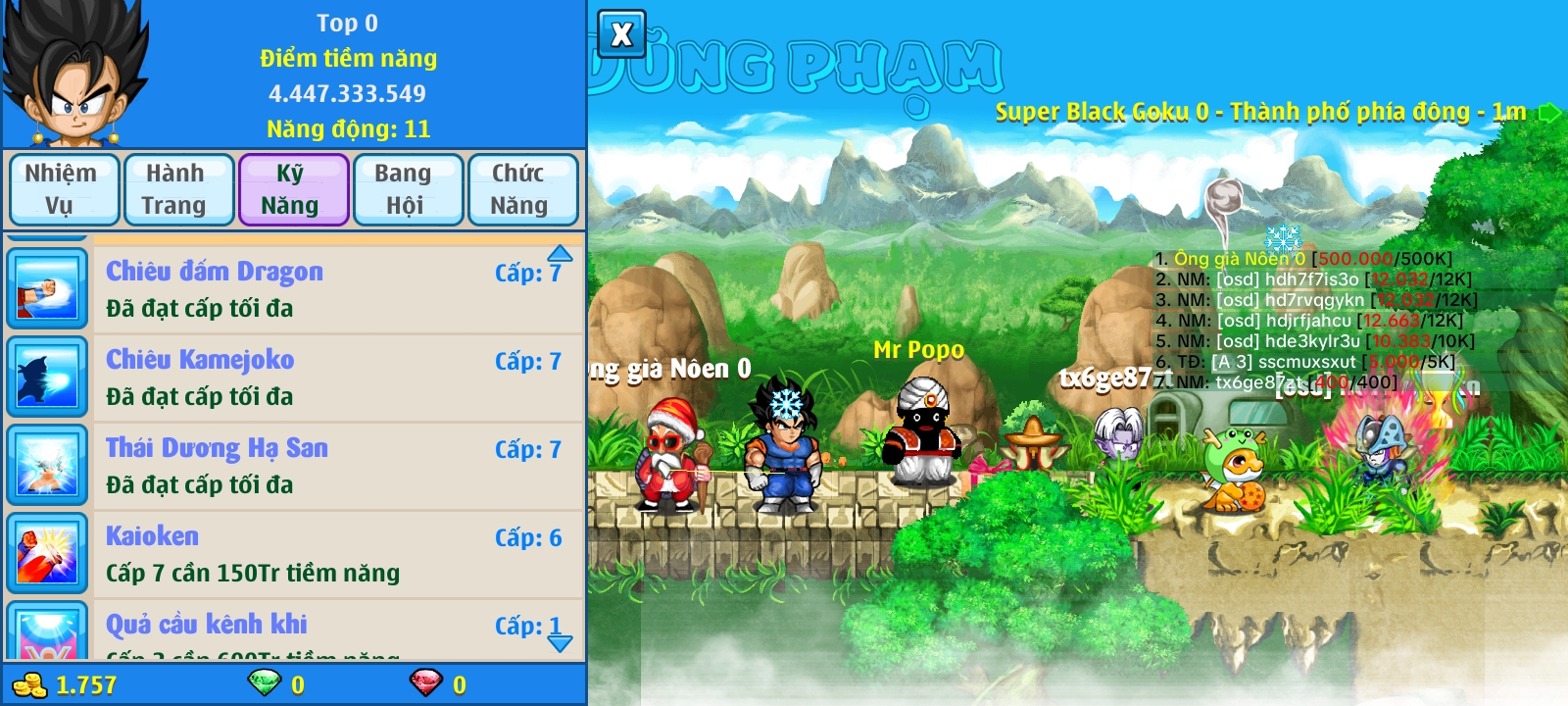The height and width of the screenshot is (706, 1568).
Task: Upgrade the Kaioken skill row
Action: point(333,554)
